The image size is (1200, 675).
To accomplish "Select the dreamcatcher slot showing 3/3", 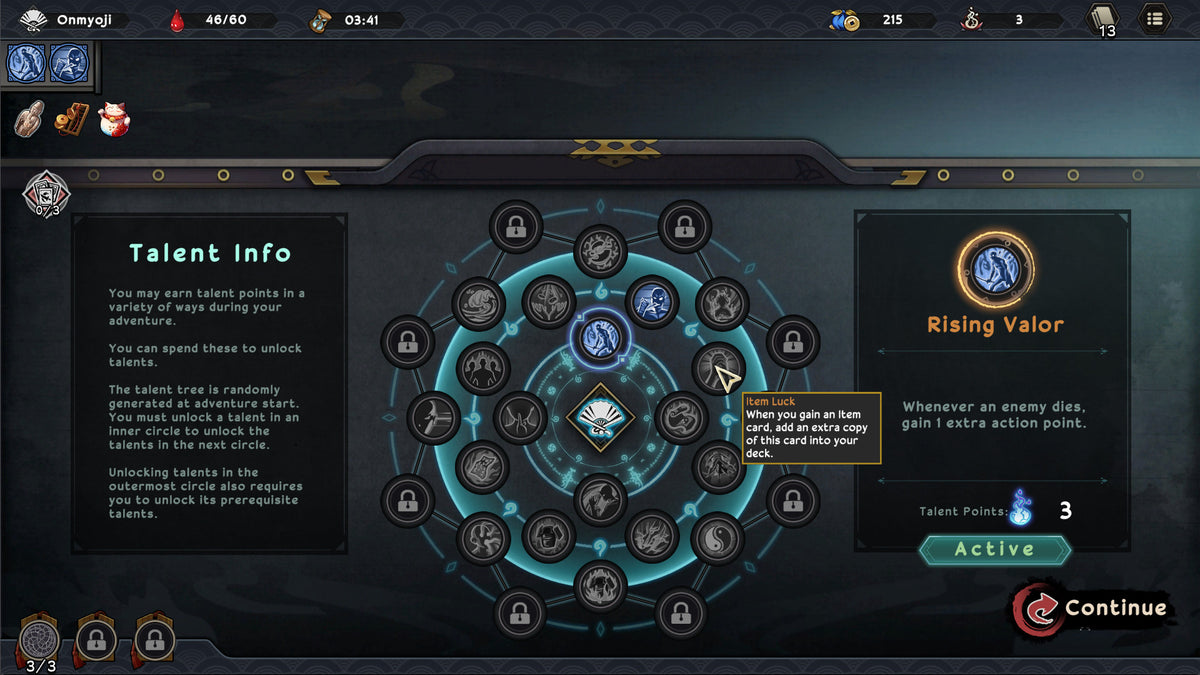I will 41,640.
